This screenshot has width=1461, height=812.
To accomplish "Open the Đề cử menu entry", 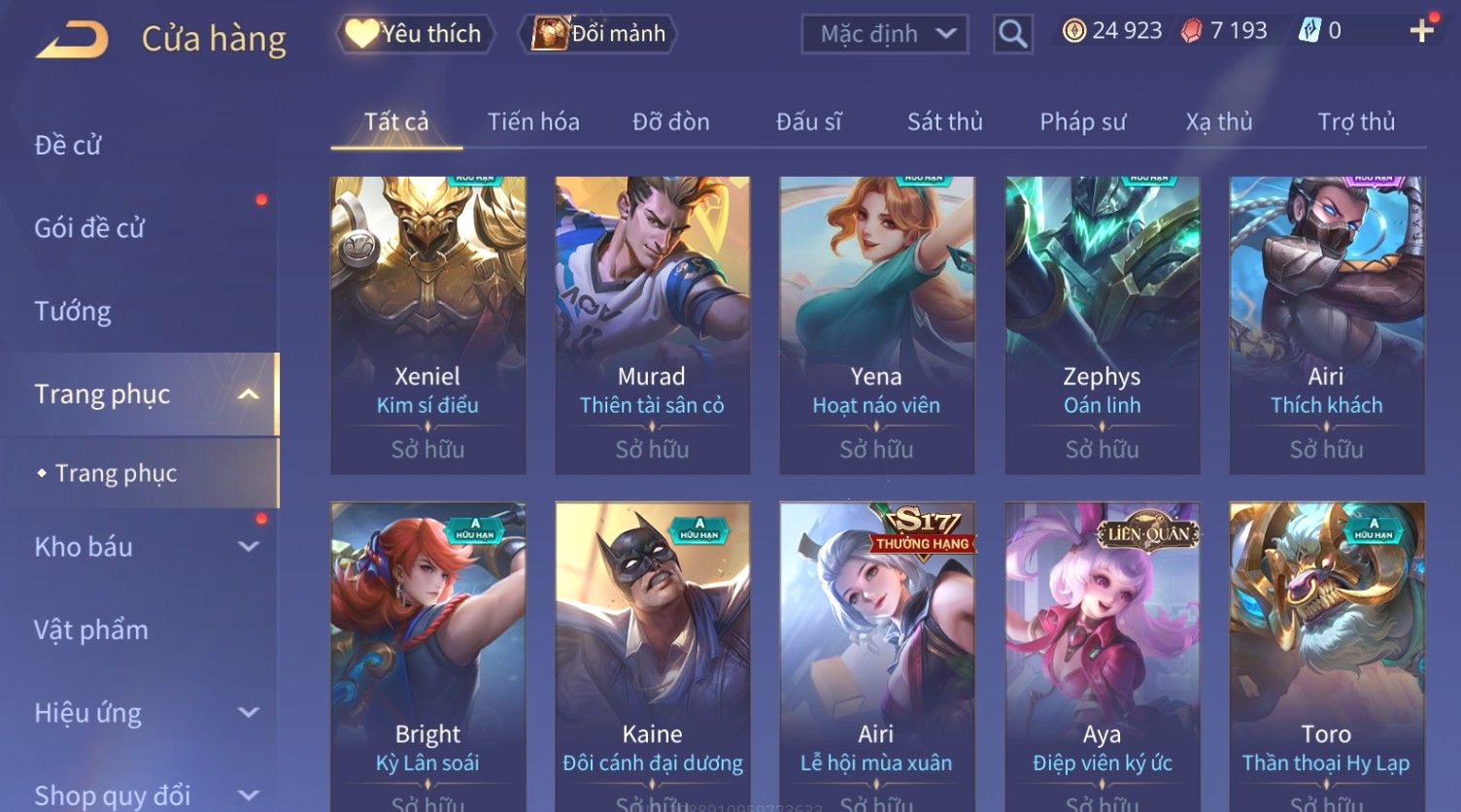I will click(68, 146).
